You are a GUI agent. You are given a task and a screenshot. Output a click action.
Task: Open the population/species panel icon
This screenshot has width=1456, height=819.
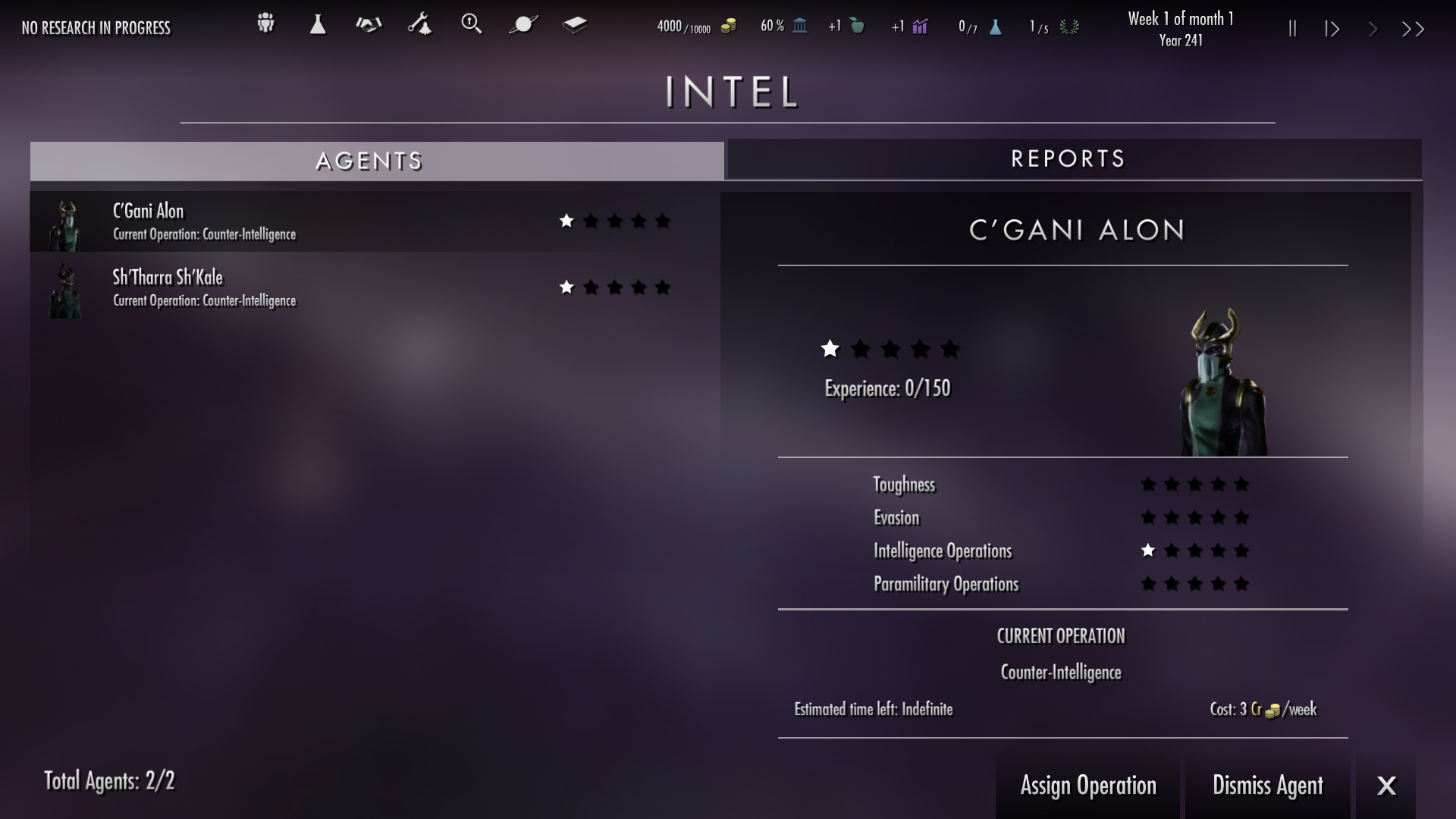tap(265, 24)
